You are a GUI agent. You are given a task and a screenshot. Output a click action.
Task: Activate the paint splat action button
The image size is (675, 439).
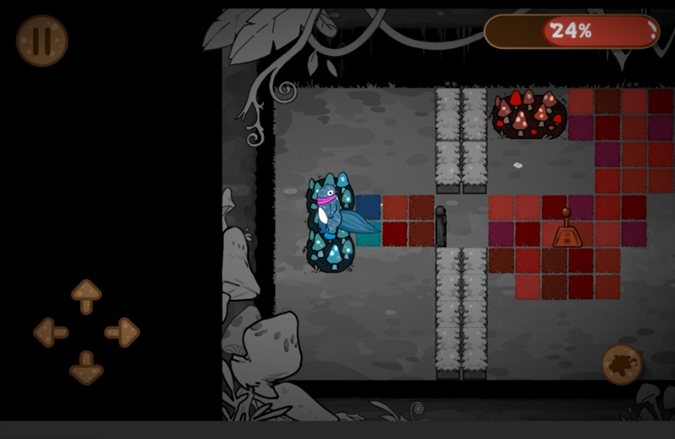(622, 364)
